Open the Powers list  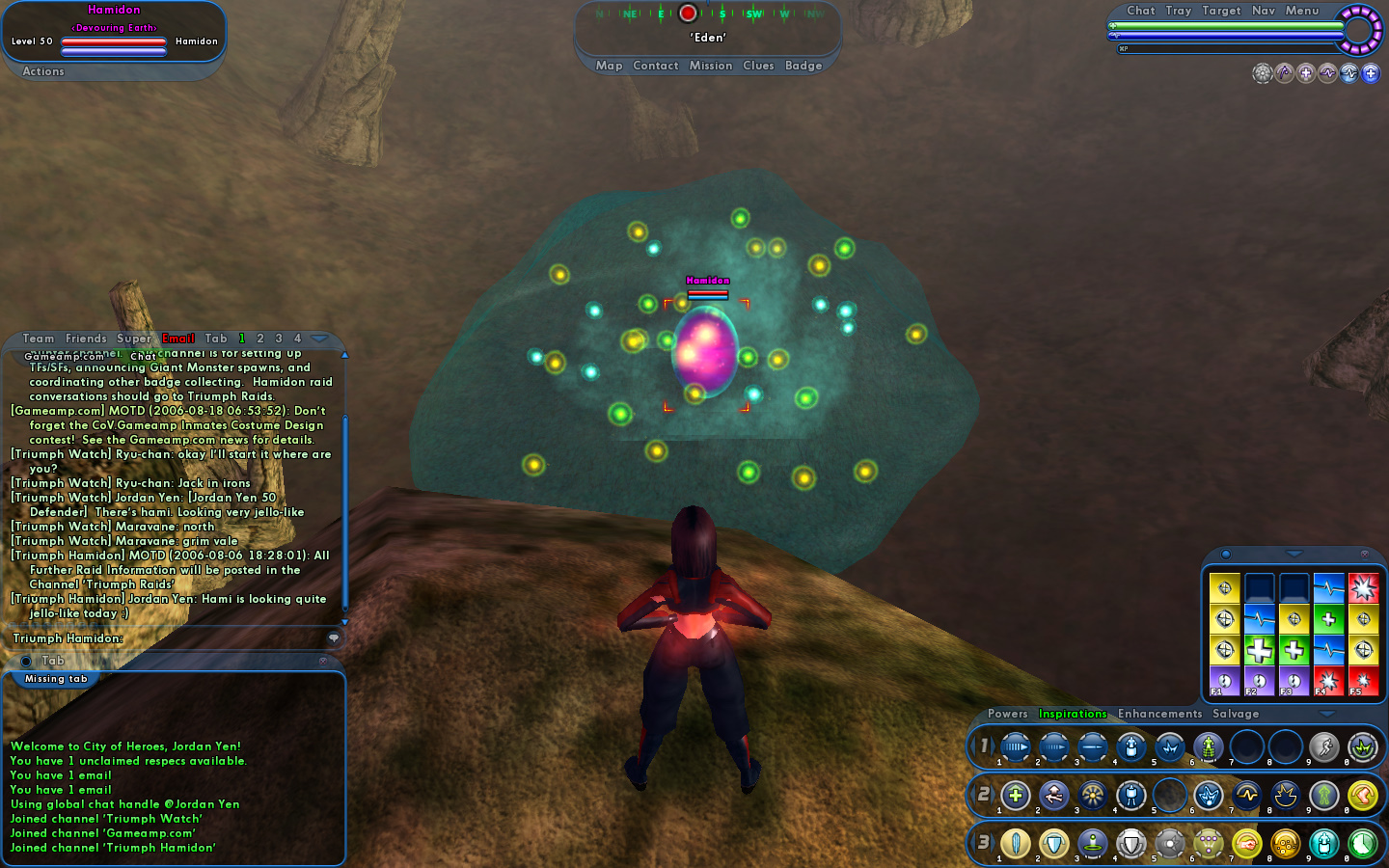pos(1007,714)
